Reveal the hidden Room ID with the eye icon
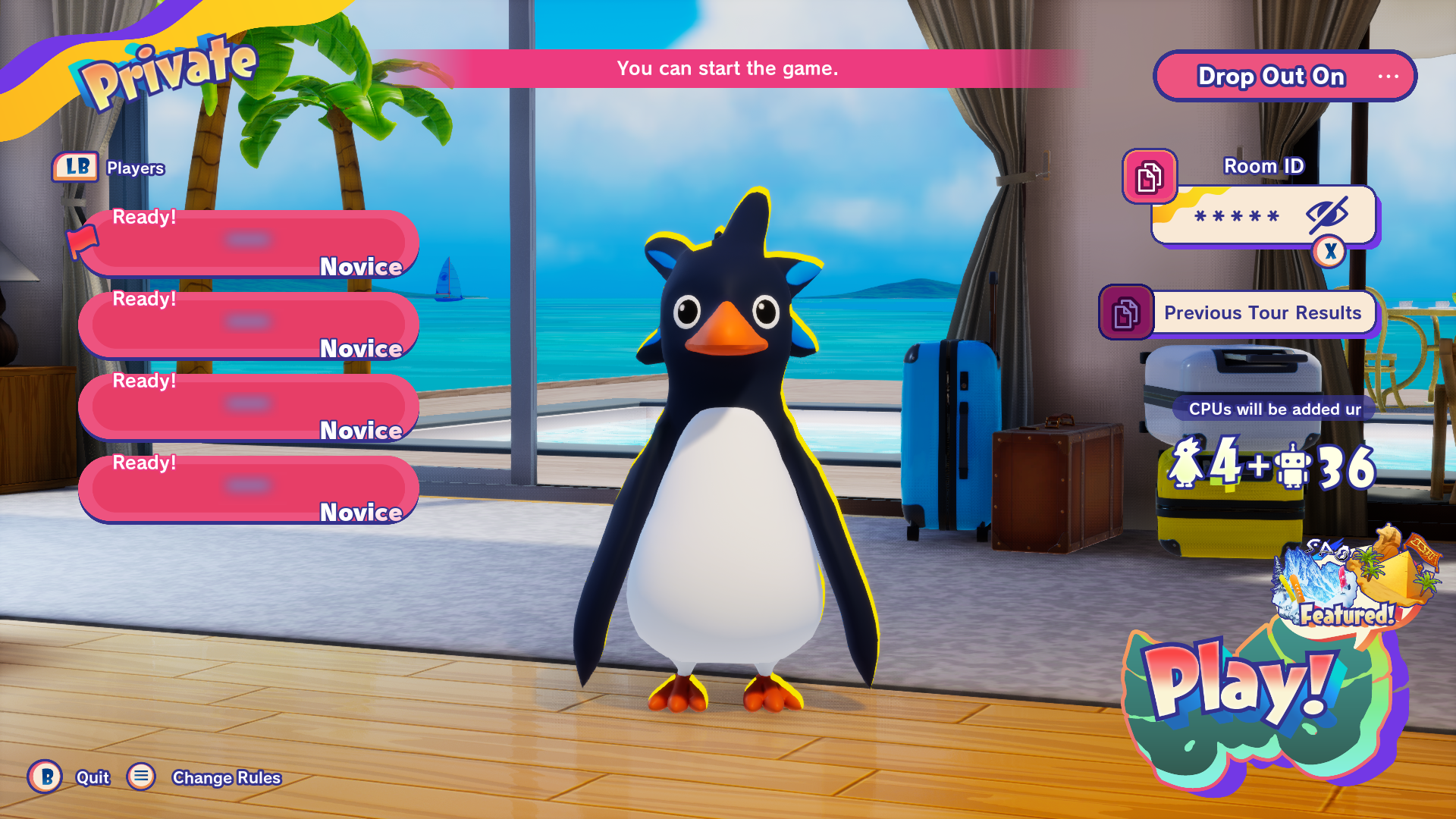 tap(1326, 215)
